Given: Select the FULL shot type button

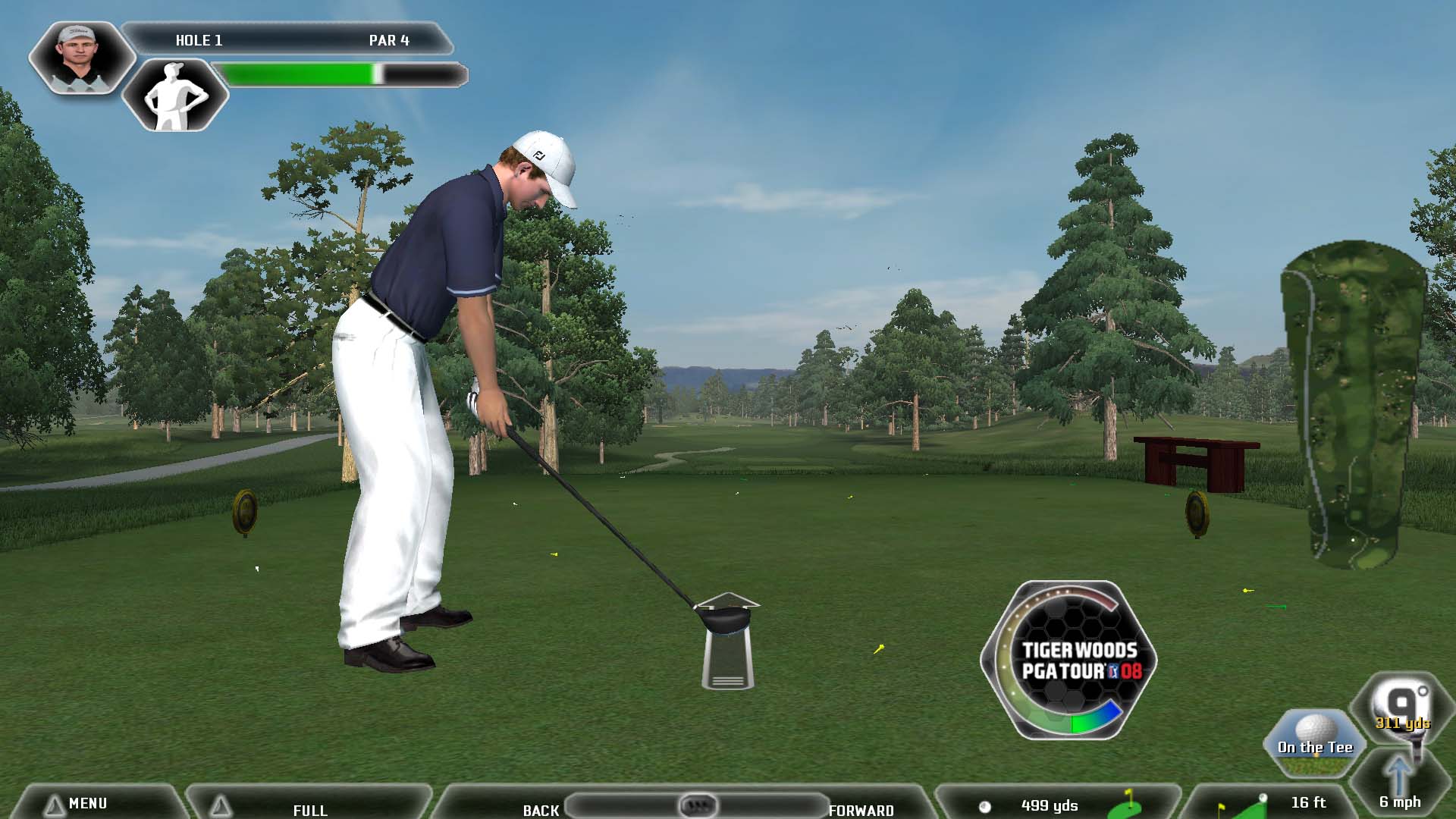Looking at the screenshot, I should 309,808.
